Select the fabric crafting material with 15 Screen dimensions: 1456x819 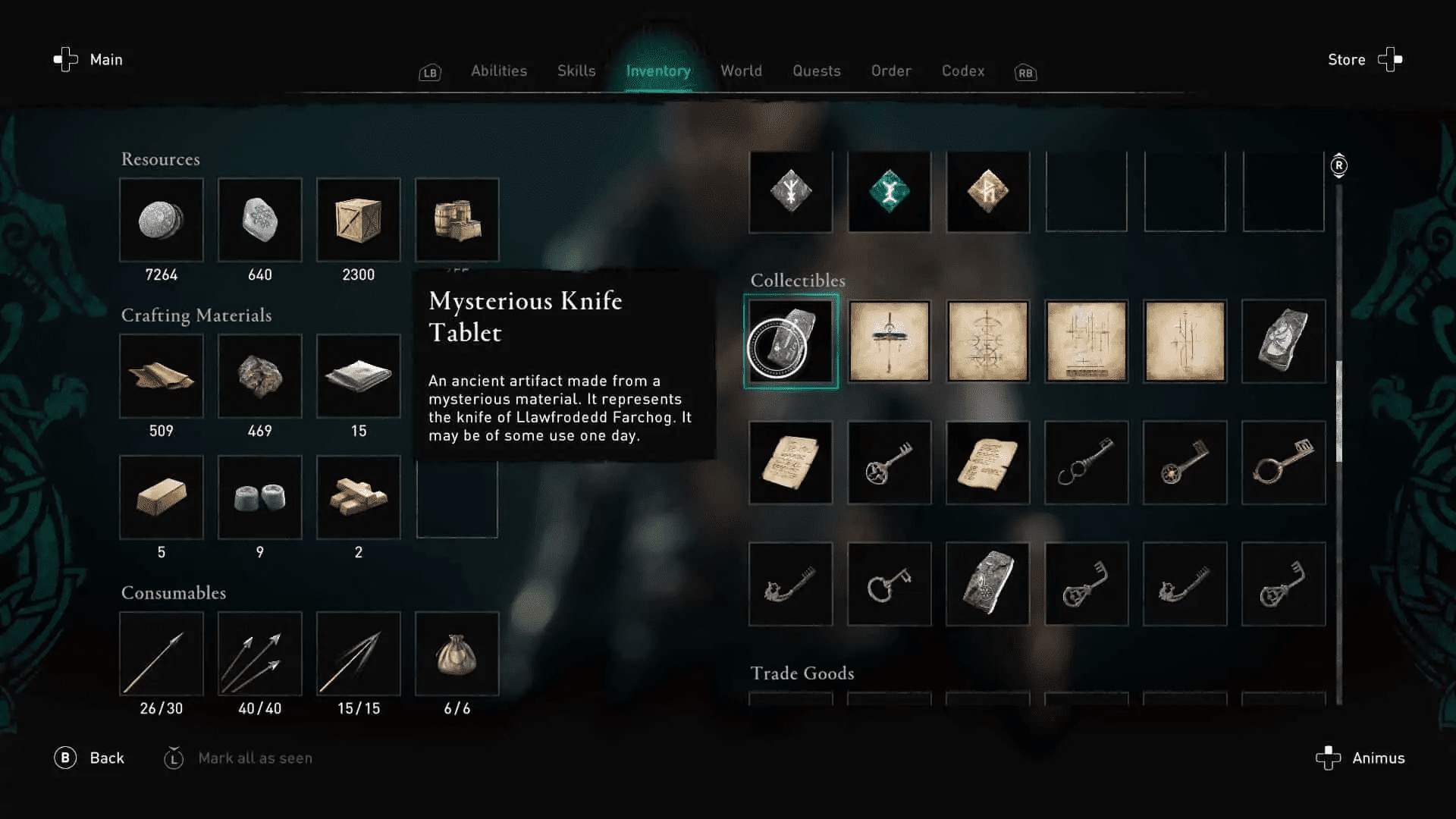coord(359,376)
